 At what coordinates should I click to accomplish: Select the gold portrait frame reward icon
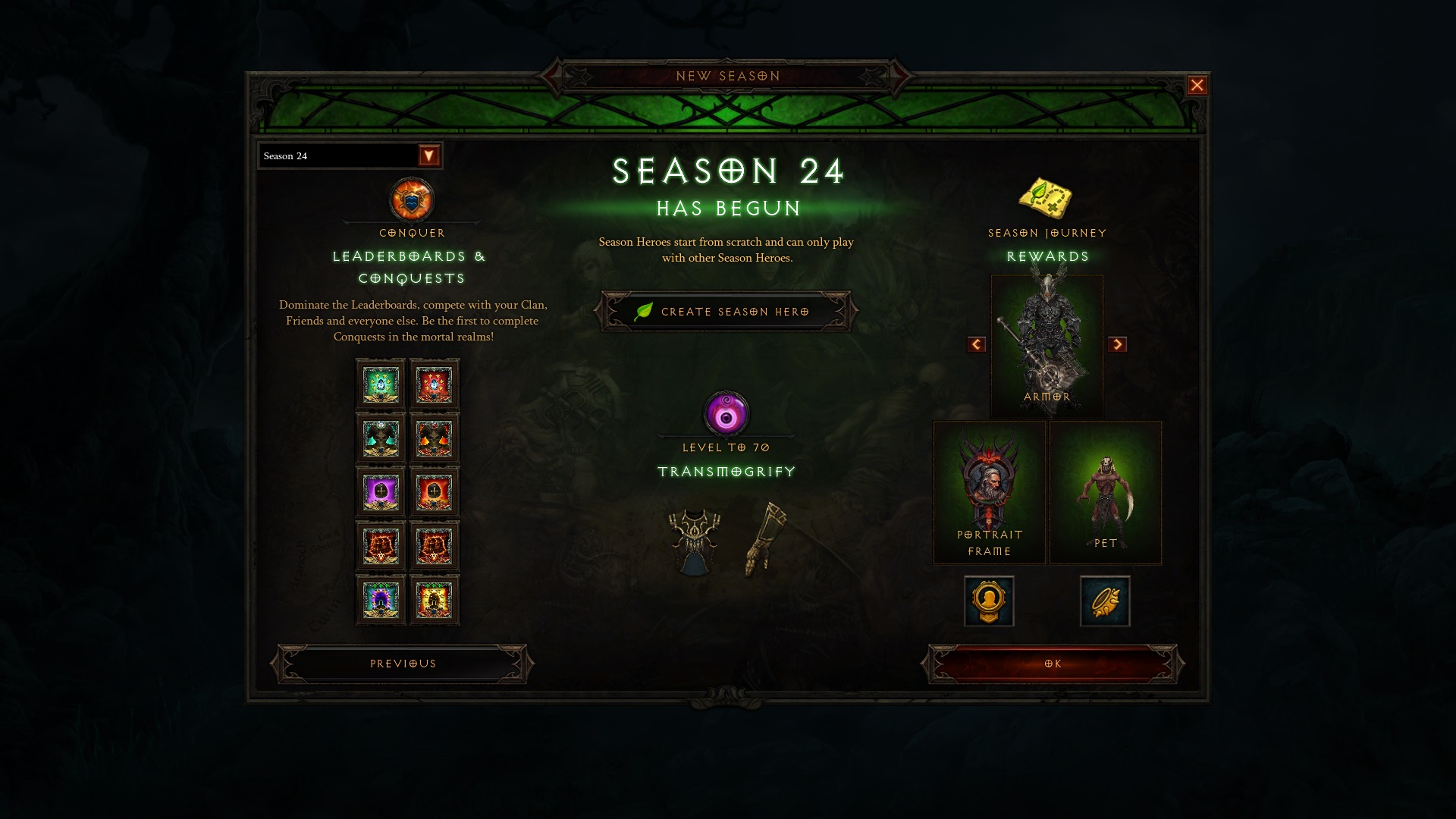[x=989, y=601]
